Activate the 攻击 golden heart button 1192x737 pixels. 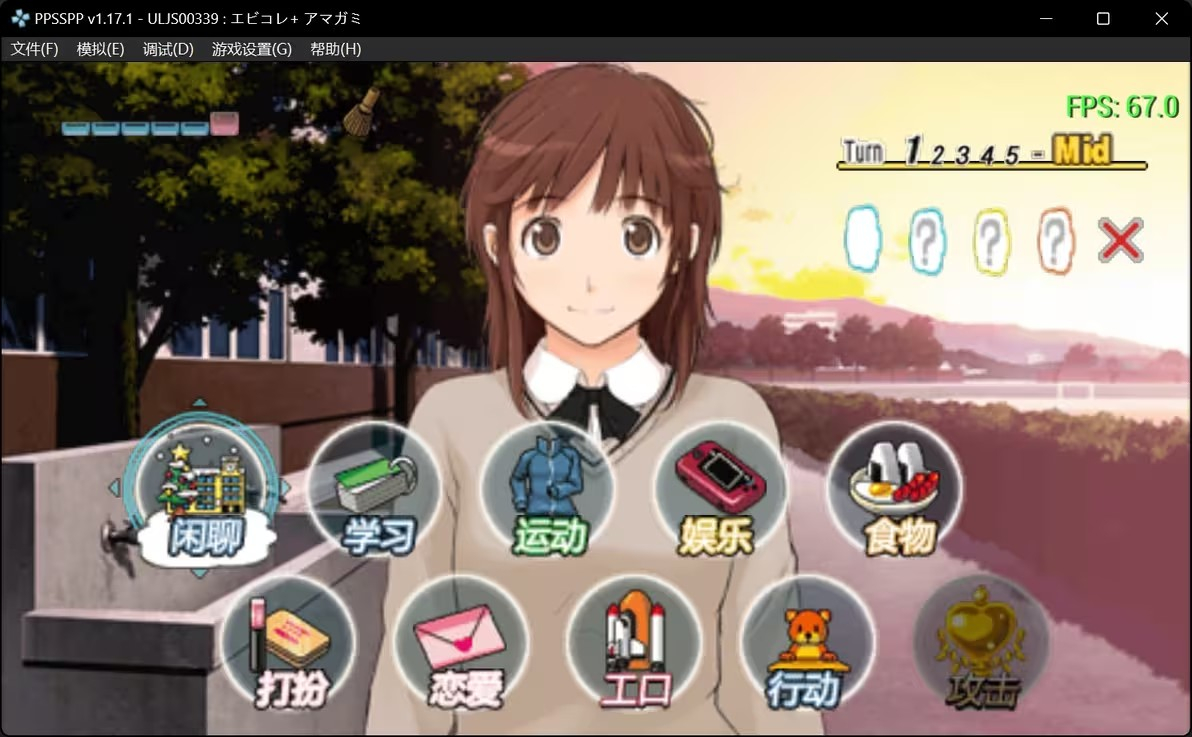pos(981,642)
